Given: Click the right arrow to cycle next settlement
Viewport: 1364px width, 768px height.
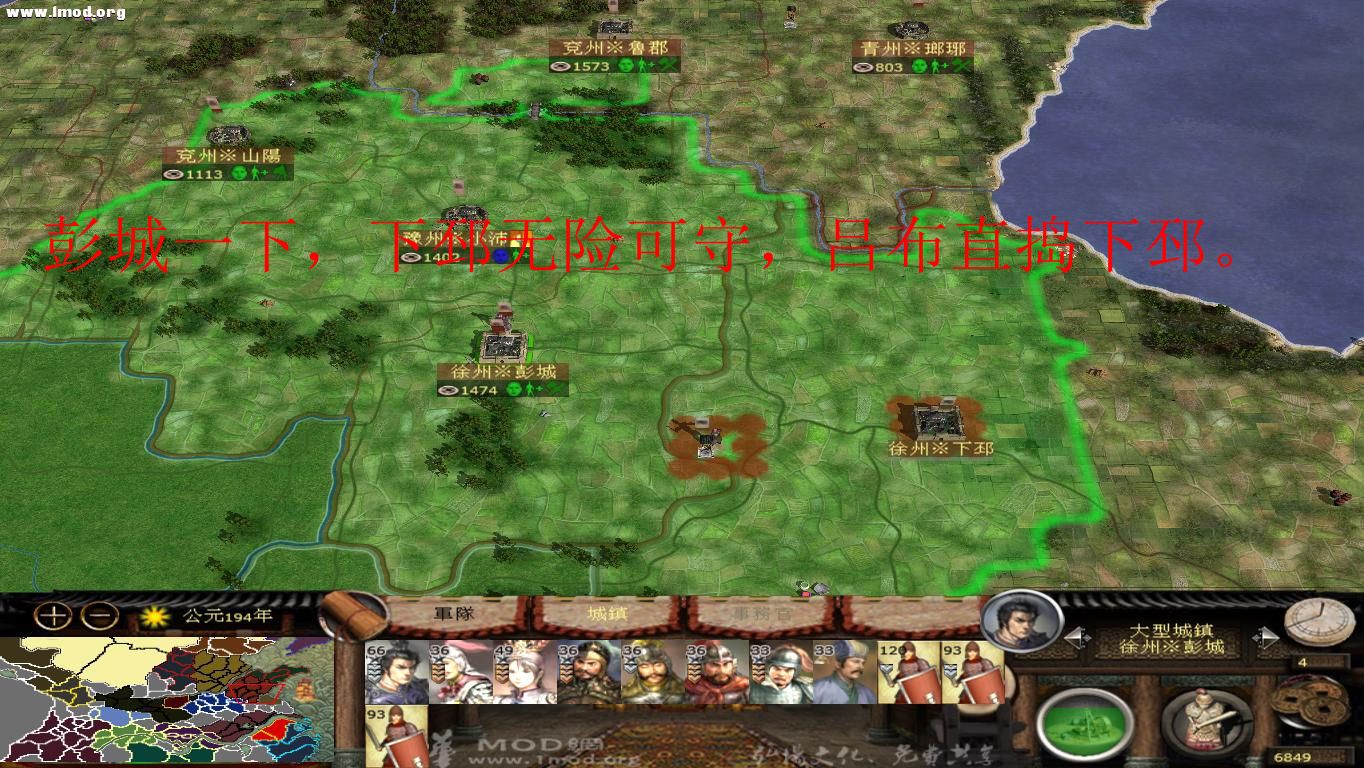Looking at the screenshot, I should click(1266, 636).
